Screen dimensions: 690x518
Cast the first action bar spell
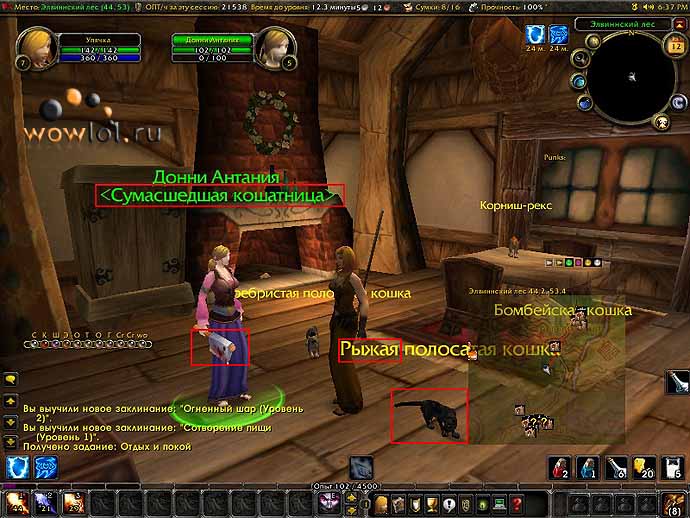tap(16, 503)
